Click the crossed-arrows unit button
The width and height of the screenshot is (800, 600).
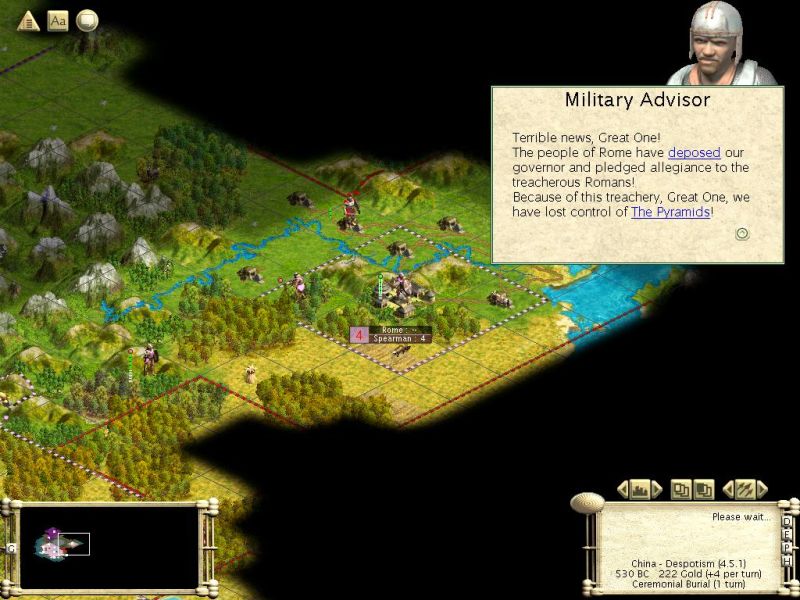click(744, 489)
